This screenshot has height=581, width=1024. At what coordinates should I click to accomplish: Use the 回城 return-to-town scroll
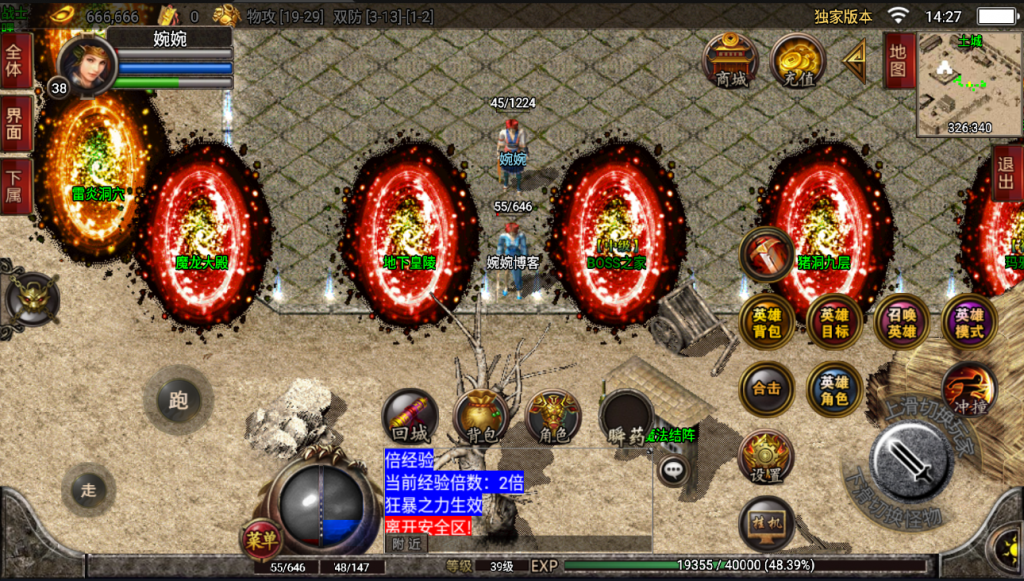pyautogui.click(x=410, y=417)
